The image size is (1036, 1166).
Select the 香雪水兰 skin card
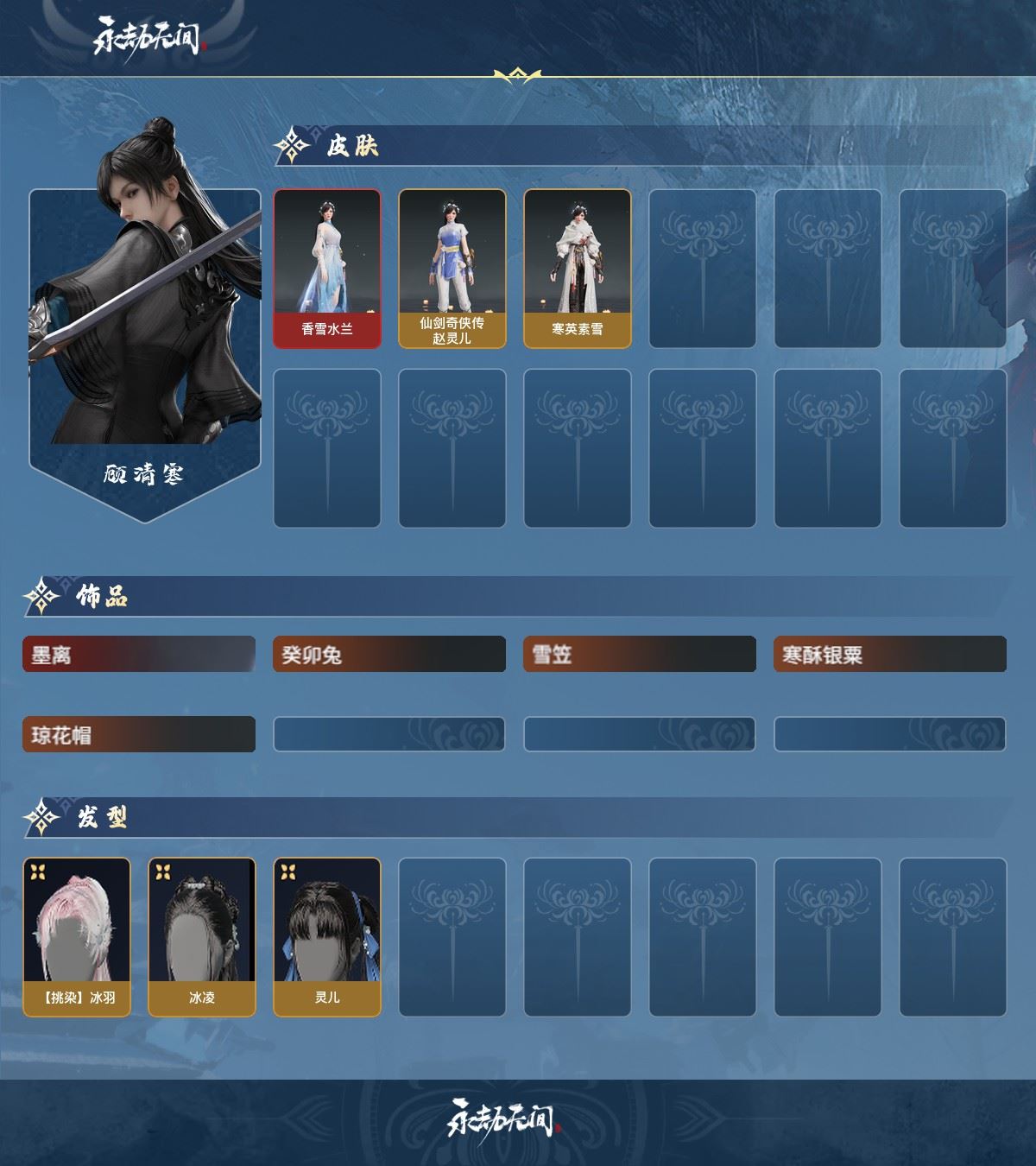pos(327,269)
